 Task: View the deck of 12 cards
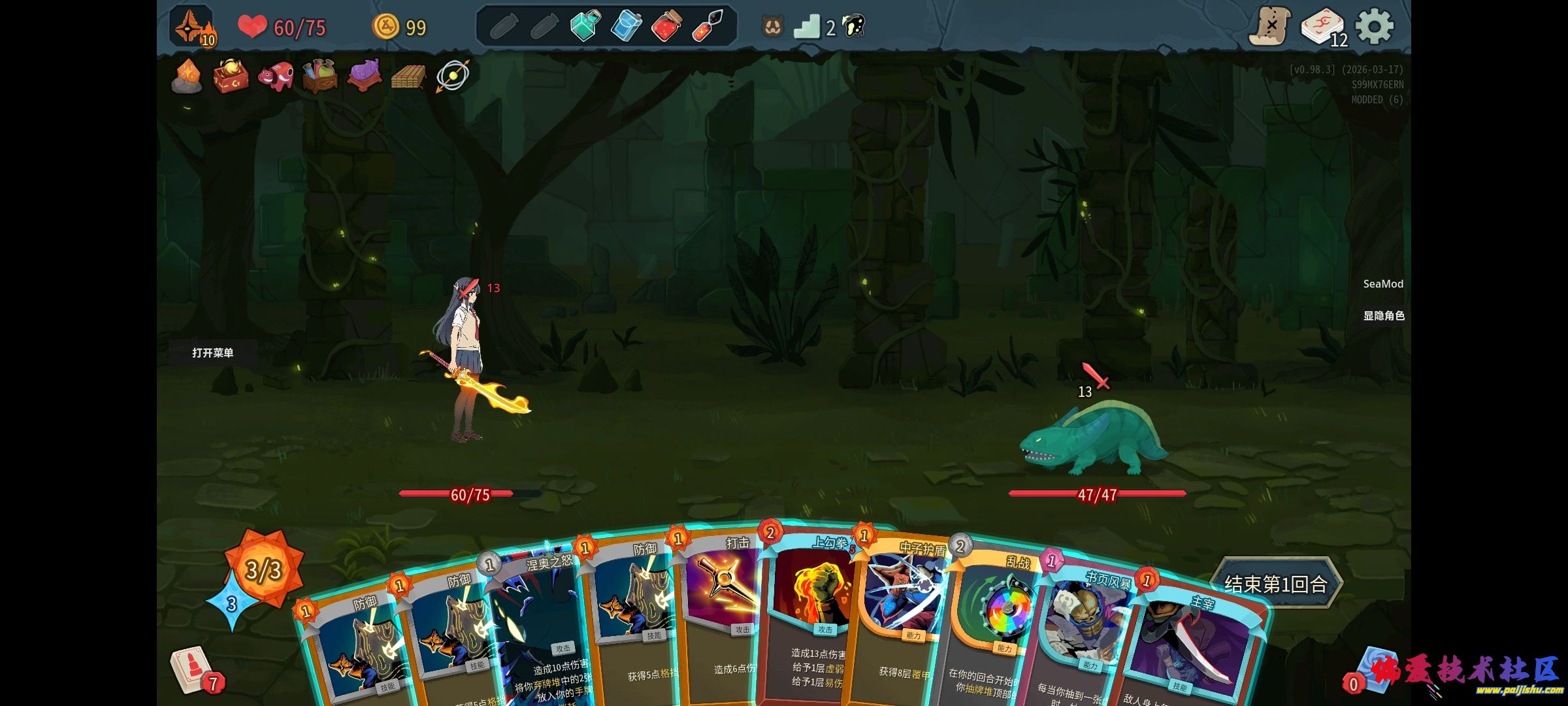point(1322,28)
